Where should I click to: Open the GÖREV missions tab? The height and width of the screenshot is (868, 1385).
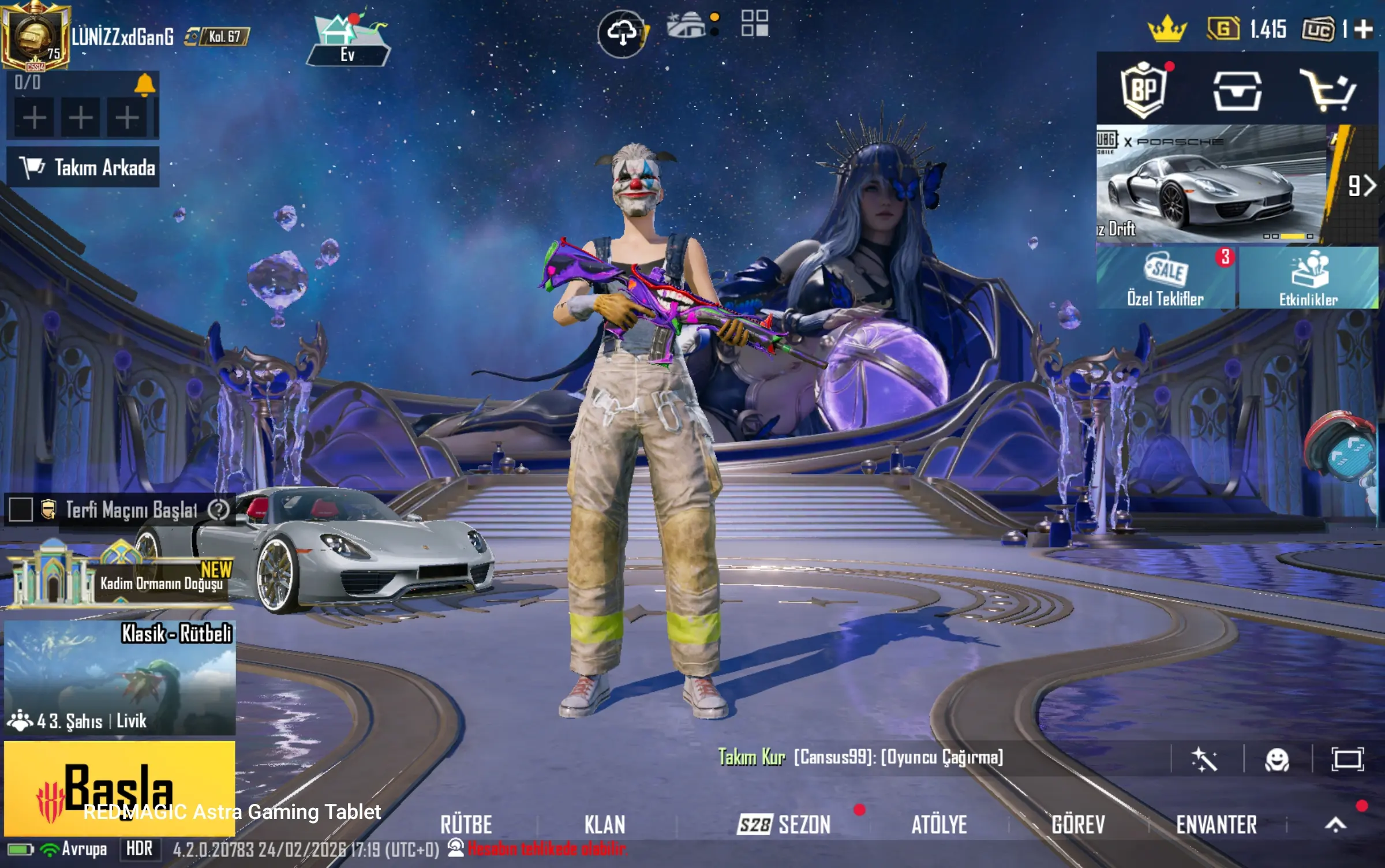pos(1078,824)
